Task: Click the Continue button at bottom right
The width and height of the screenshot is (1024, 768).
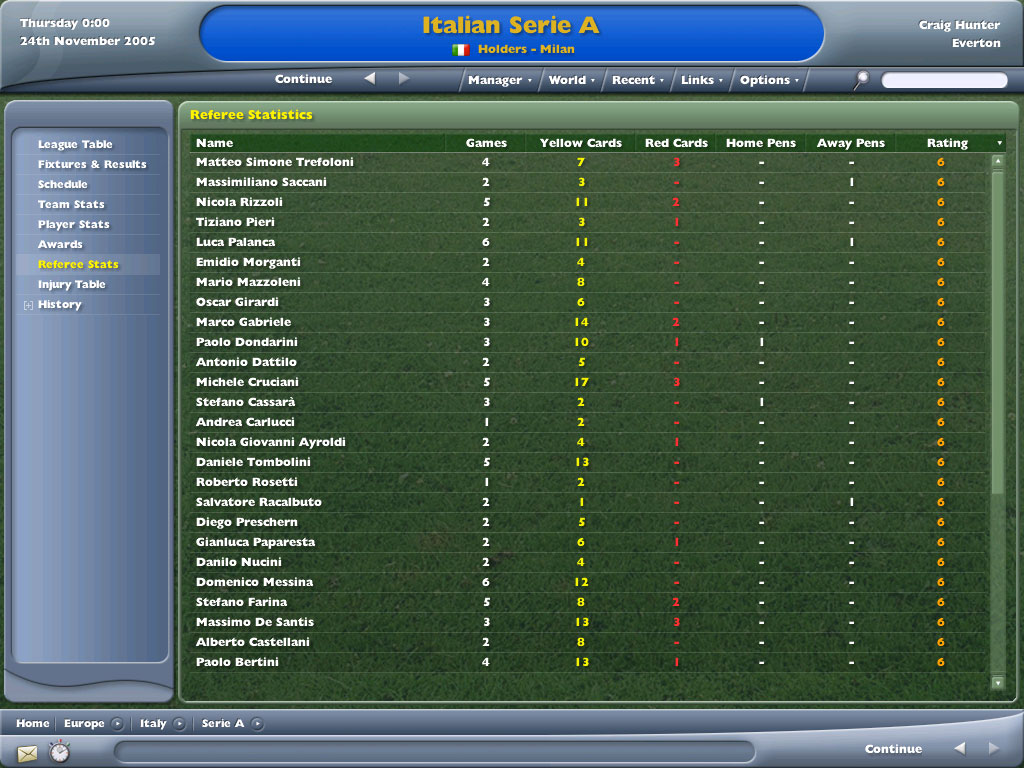Action: click(x=893, y=749)
